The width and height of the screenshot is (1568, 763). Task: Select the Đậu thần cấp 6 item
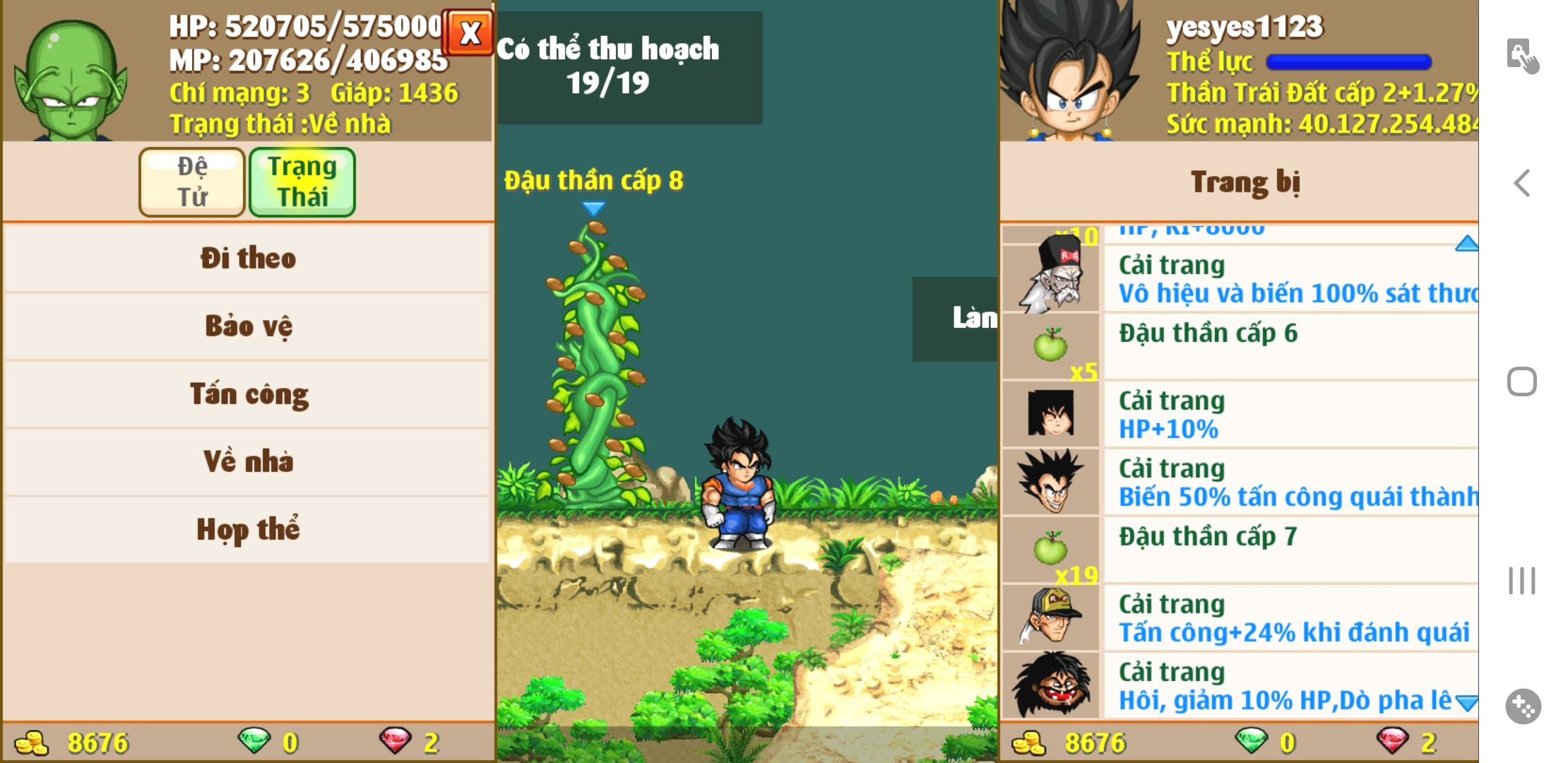[1240, 346]
